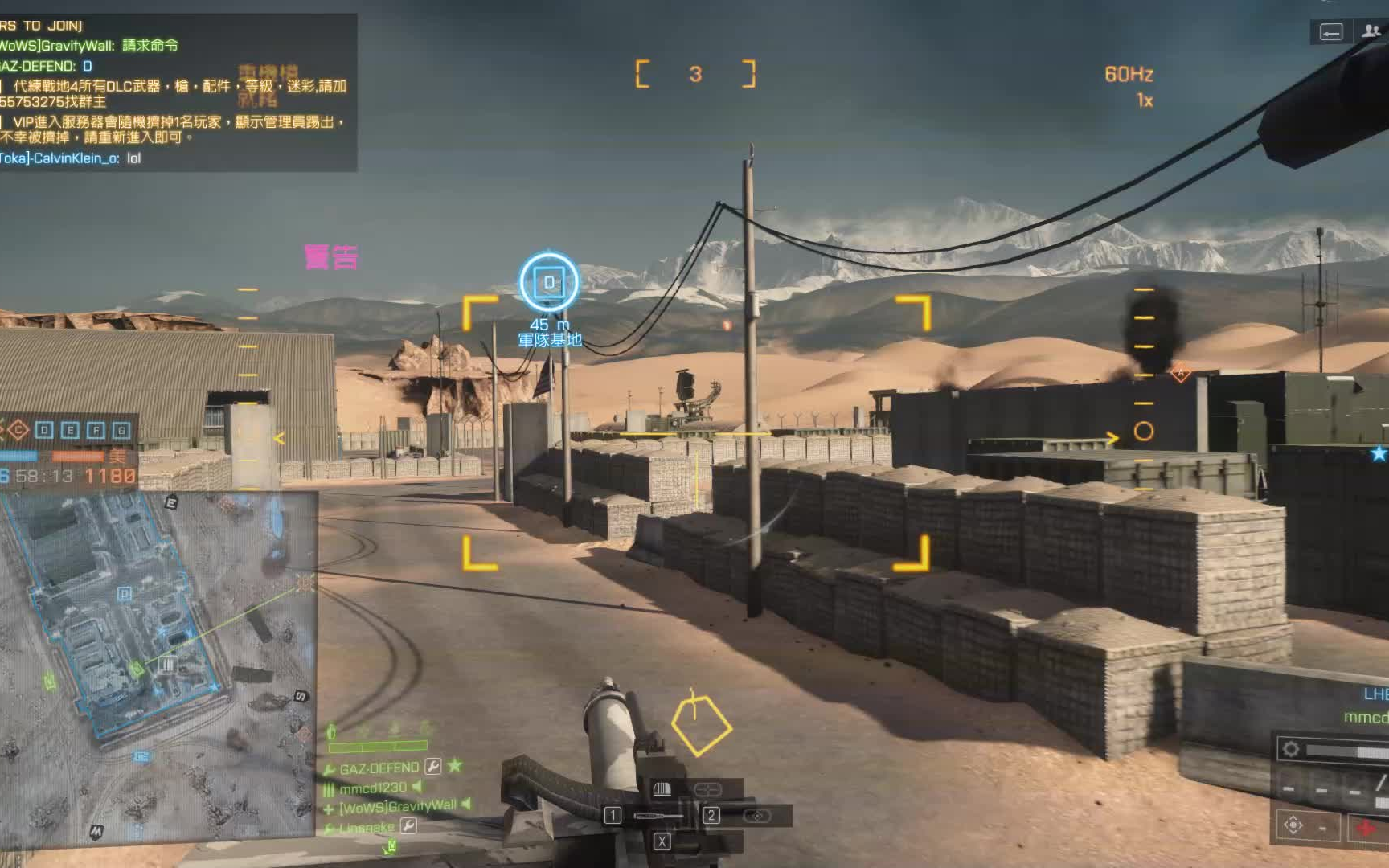This screenshot has width=1389, height=868.
Task: Select objective G flag in the capture bar
Action: 121,431
